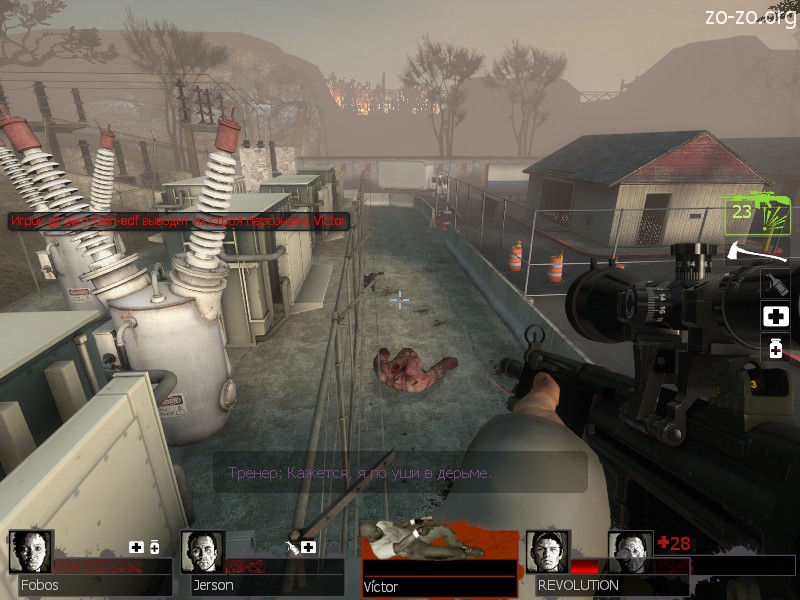Image resolution: width=800 pixels, height=600 pixels.
Task: Choose the first aid kit slot
Action: point(775,317)
